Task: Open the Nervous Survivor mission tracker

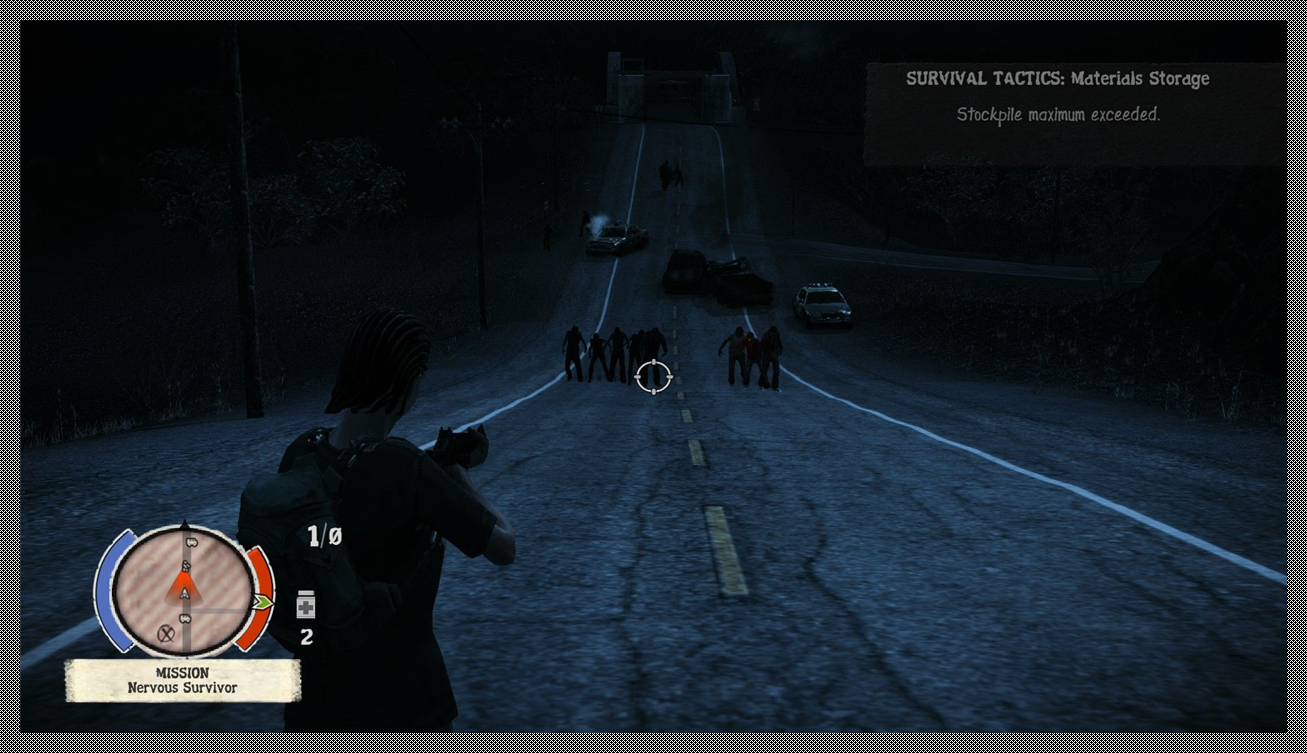Action: point(182,681)
